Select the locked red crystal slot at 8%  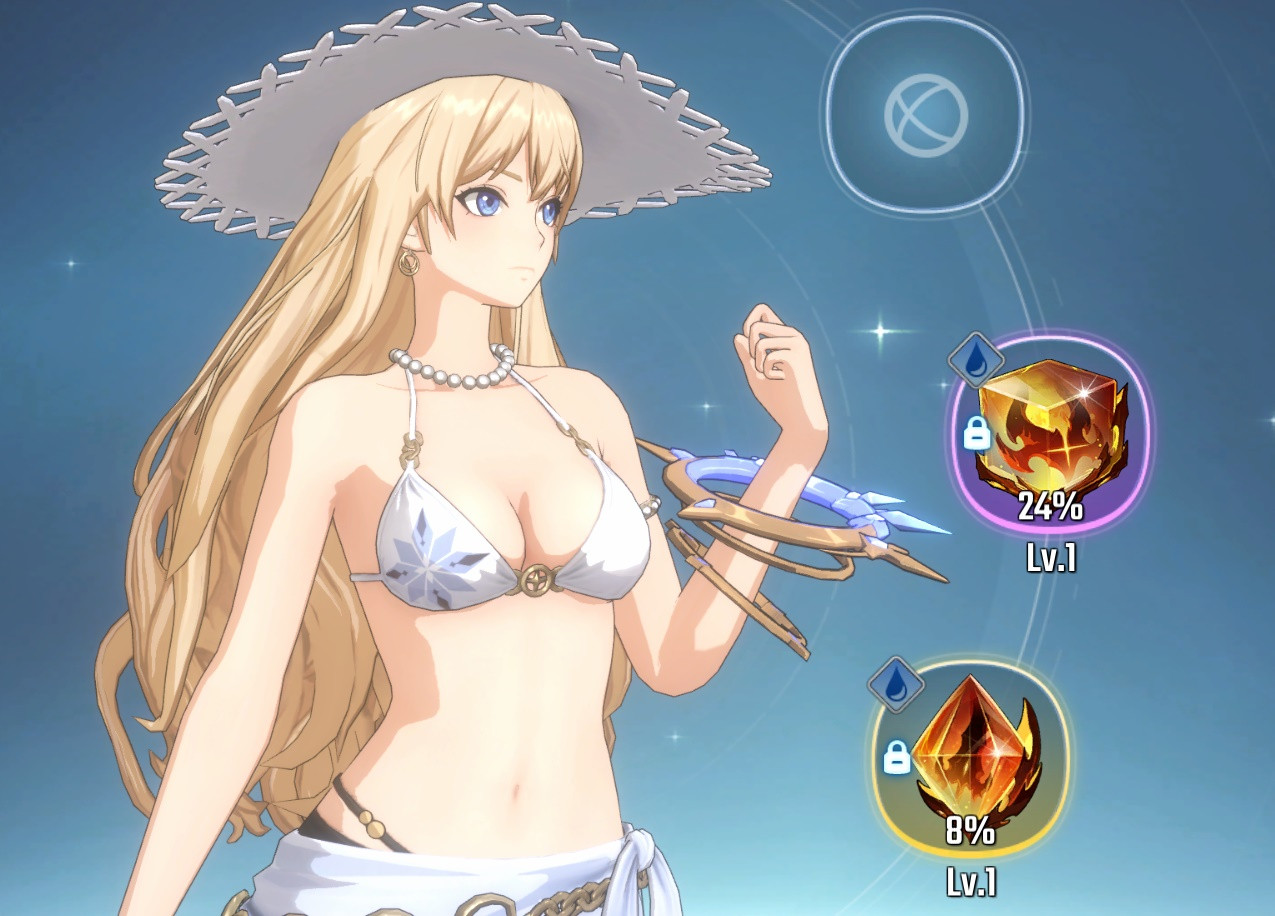969,759
